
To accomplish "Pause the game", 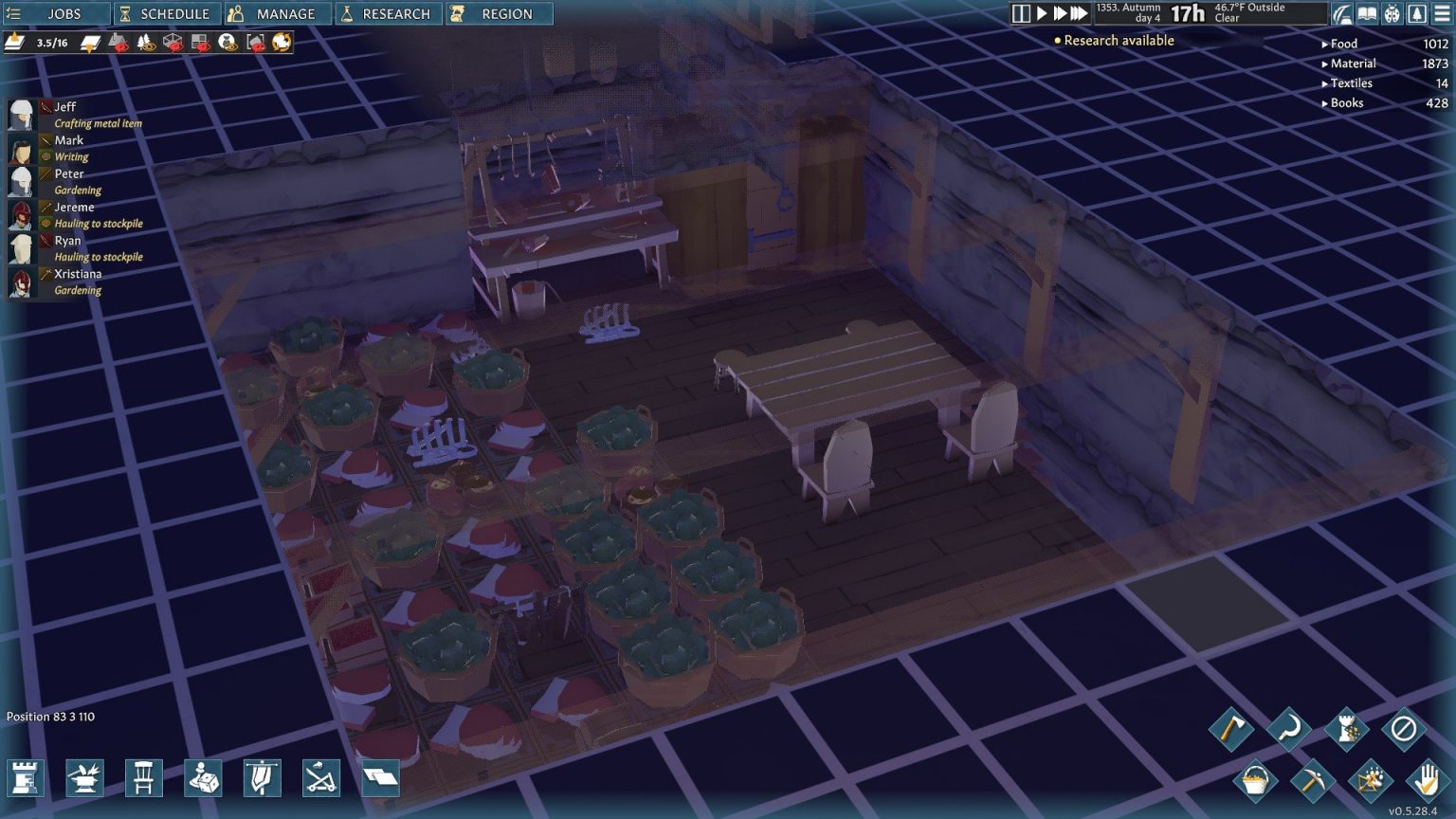I will (x=1021, y=13).
